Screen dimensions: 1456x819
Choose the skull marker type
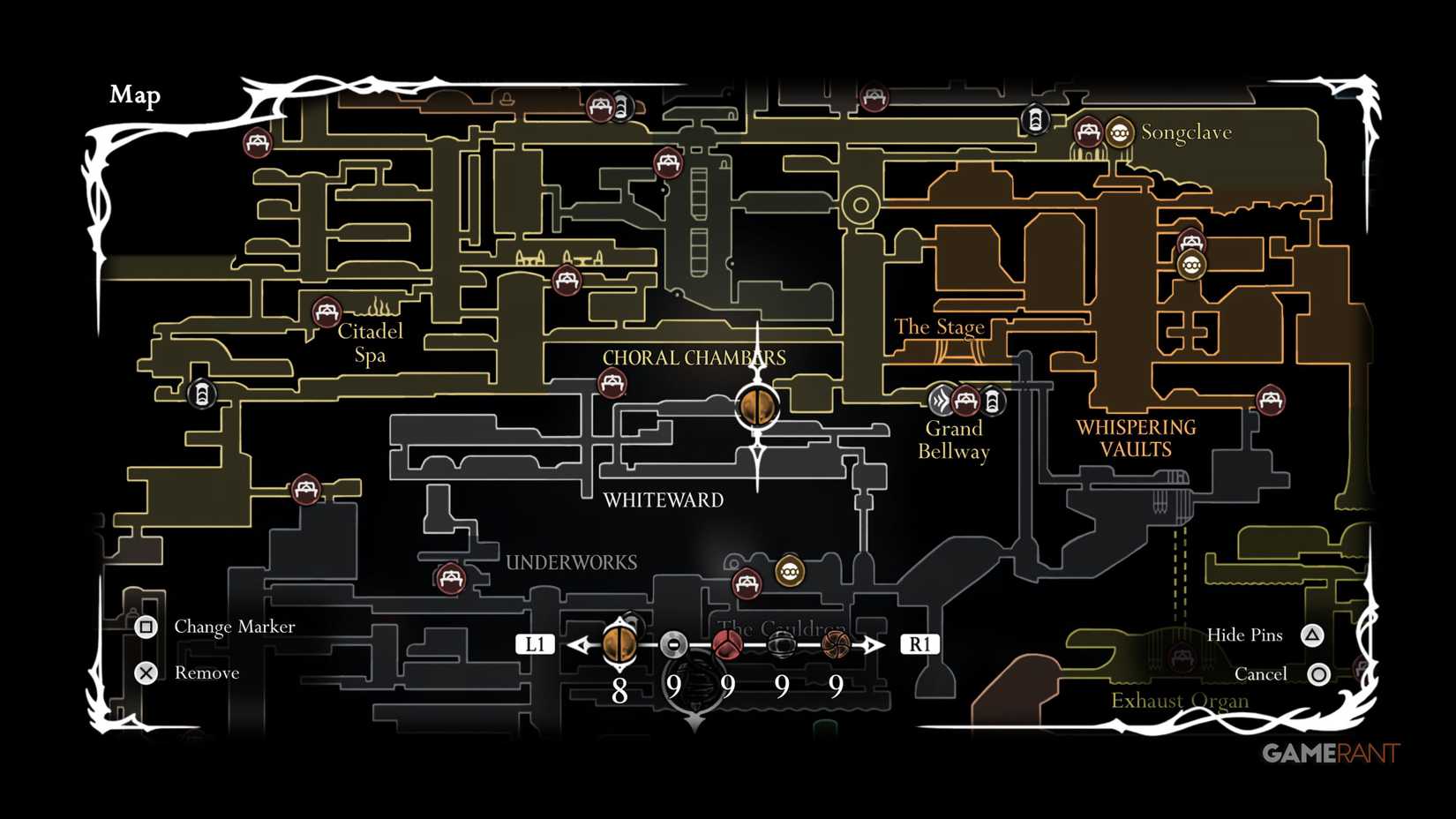click(781, 643)
